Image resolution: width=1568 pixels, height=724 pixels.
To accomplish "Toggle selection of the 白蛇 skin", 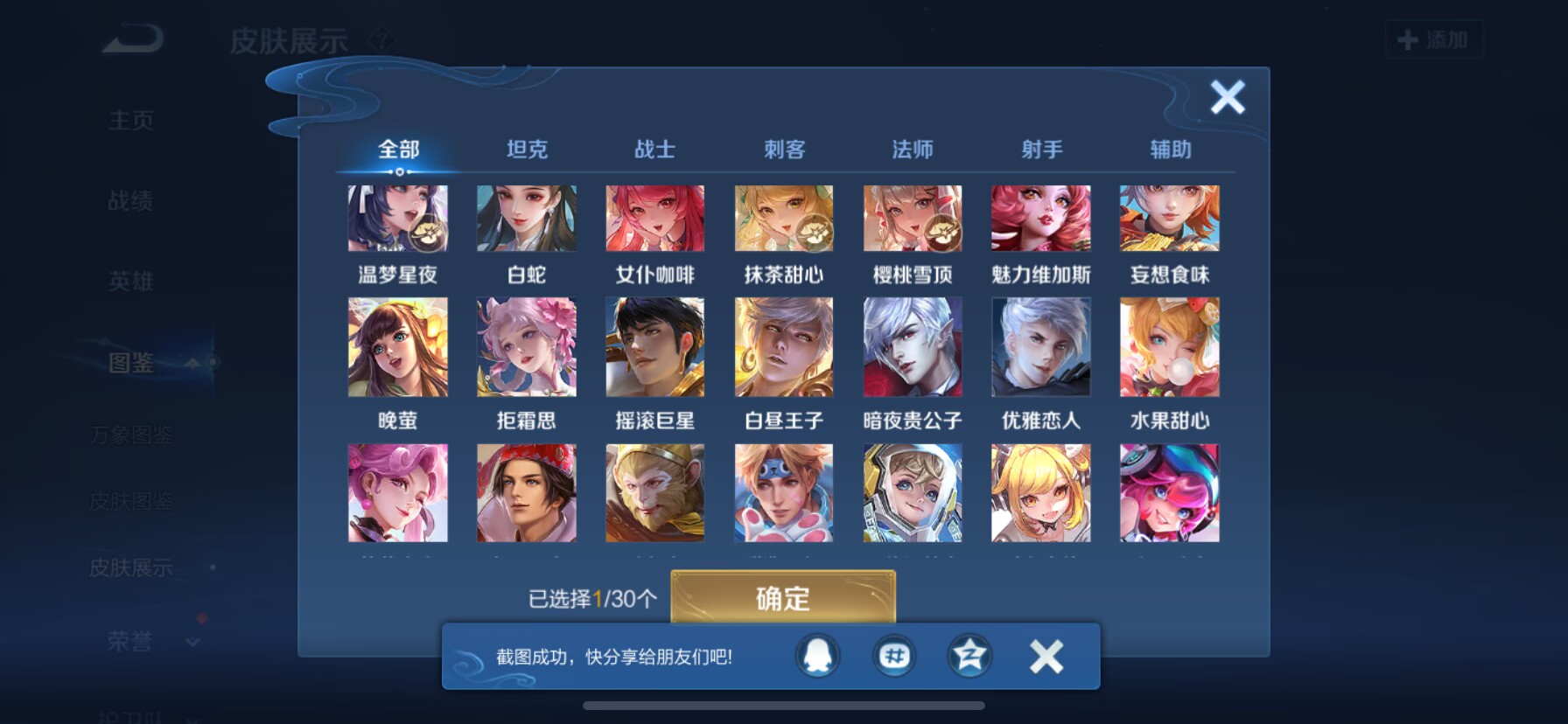I will tap(526, 218).
